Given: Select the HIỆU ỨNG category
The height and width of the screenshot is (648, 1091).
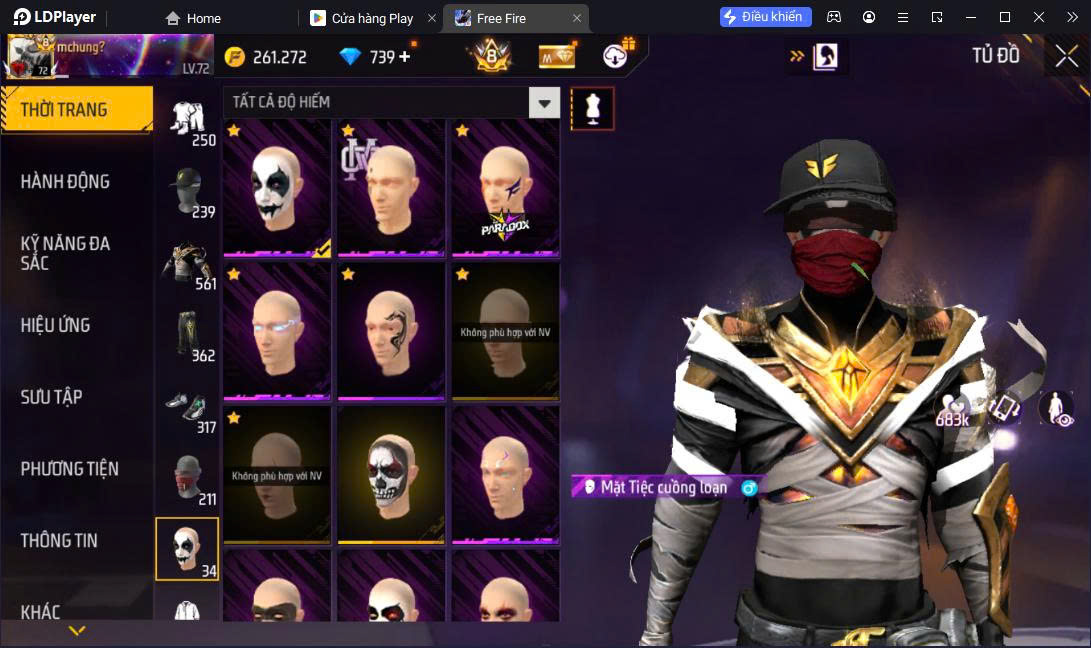Looking at the screenshot, I should [x=56, y=325].
